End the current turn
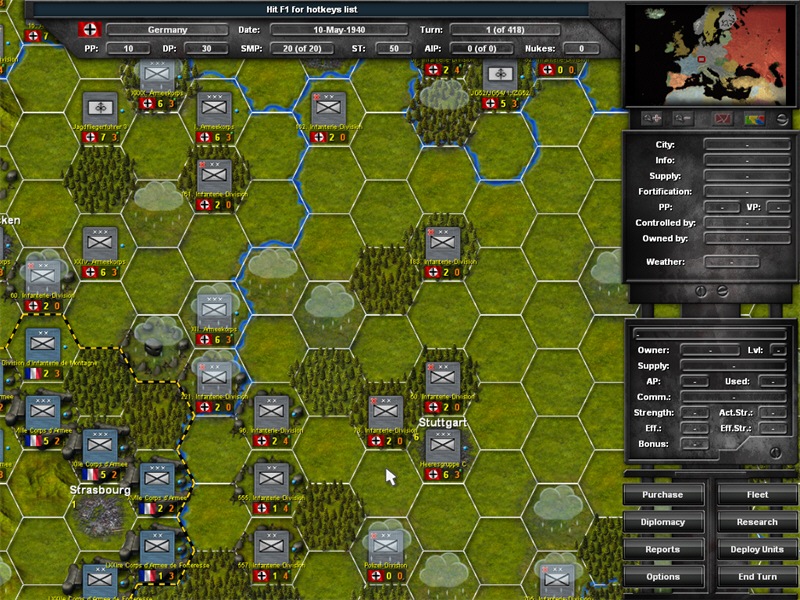 pyautogui.click(x=757, y=577)
